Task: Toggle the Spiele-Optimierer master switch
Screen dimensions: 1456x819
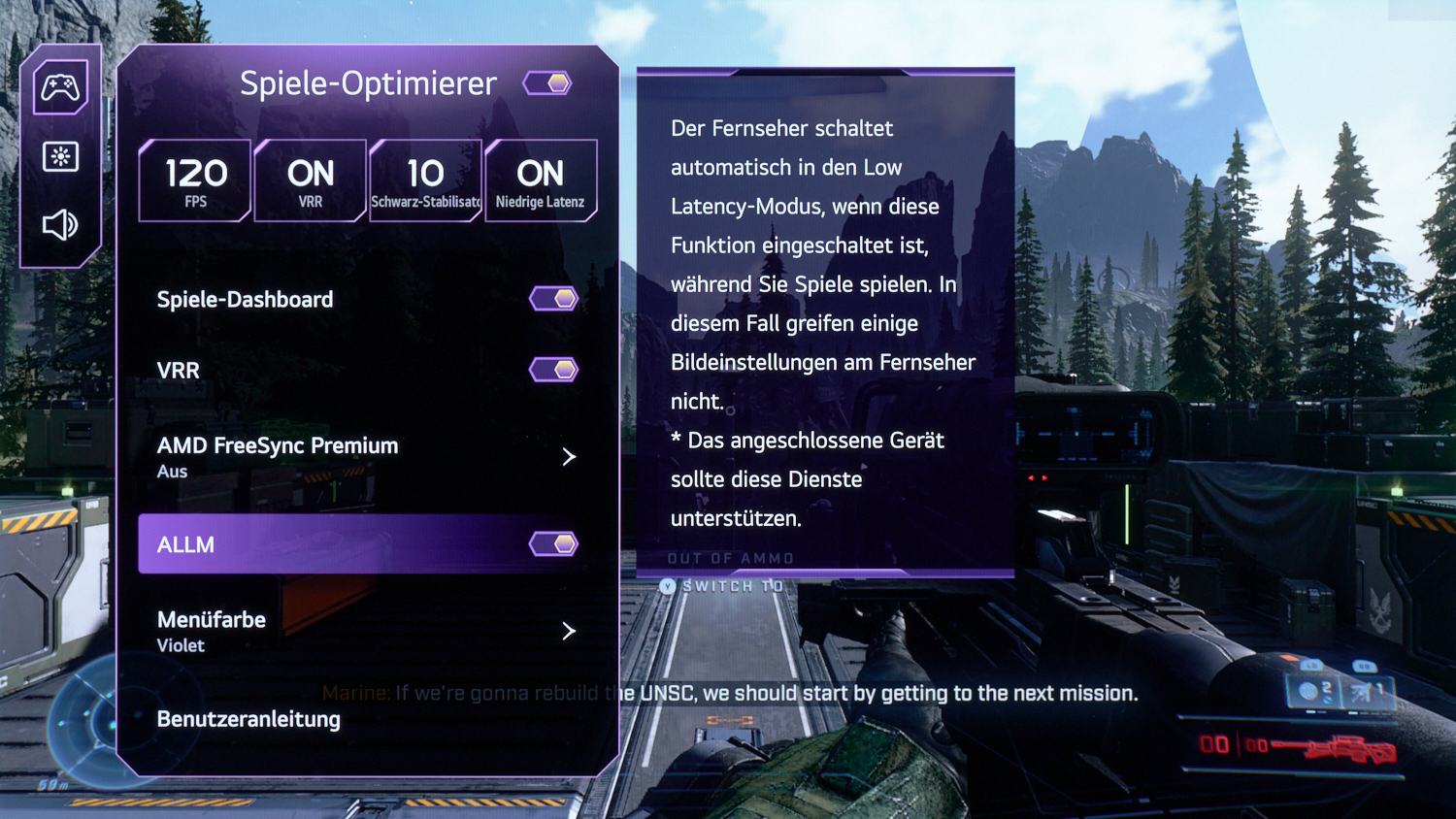Action: pyautogui.click(x=547, y=83)
